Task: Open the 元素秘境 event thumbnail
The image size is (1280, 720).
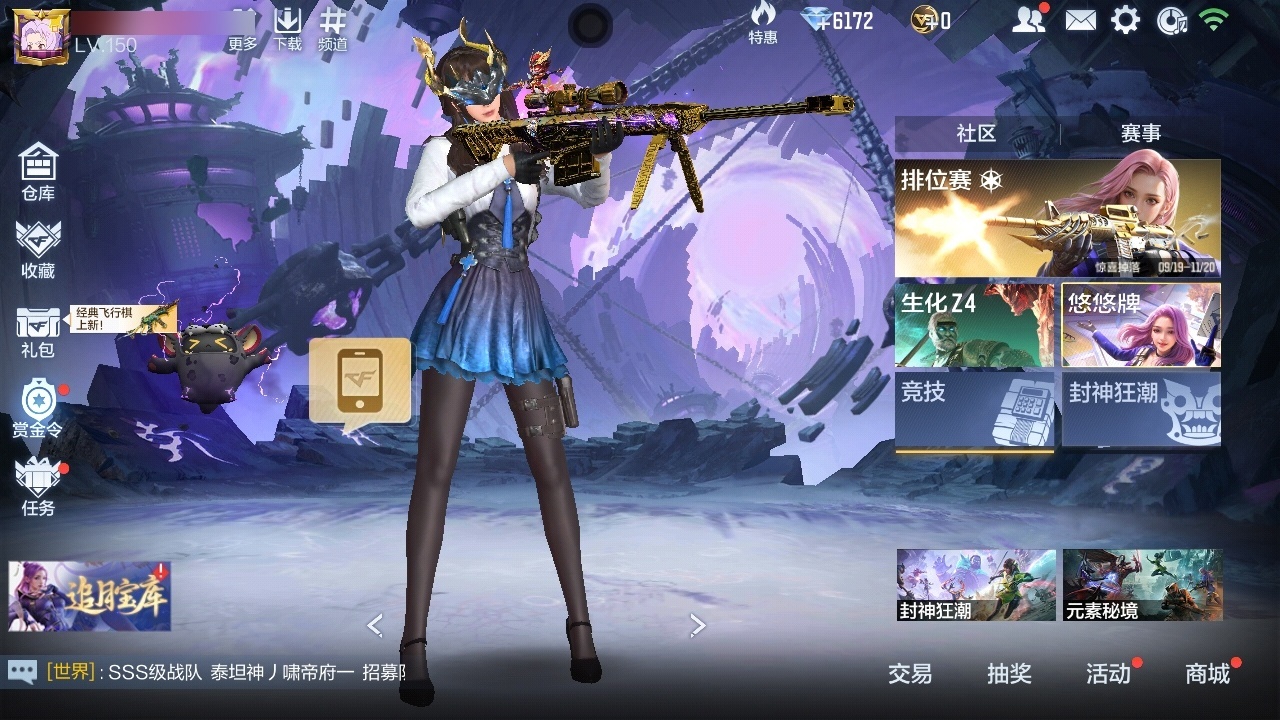Action: tap(1142, 584)
